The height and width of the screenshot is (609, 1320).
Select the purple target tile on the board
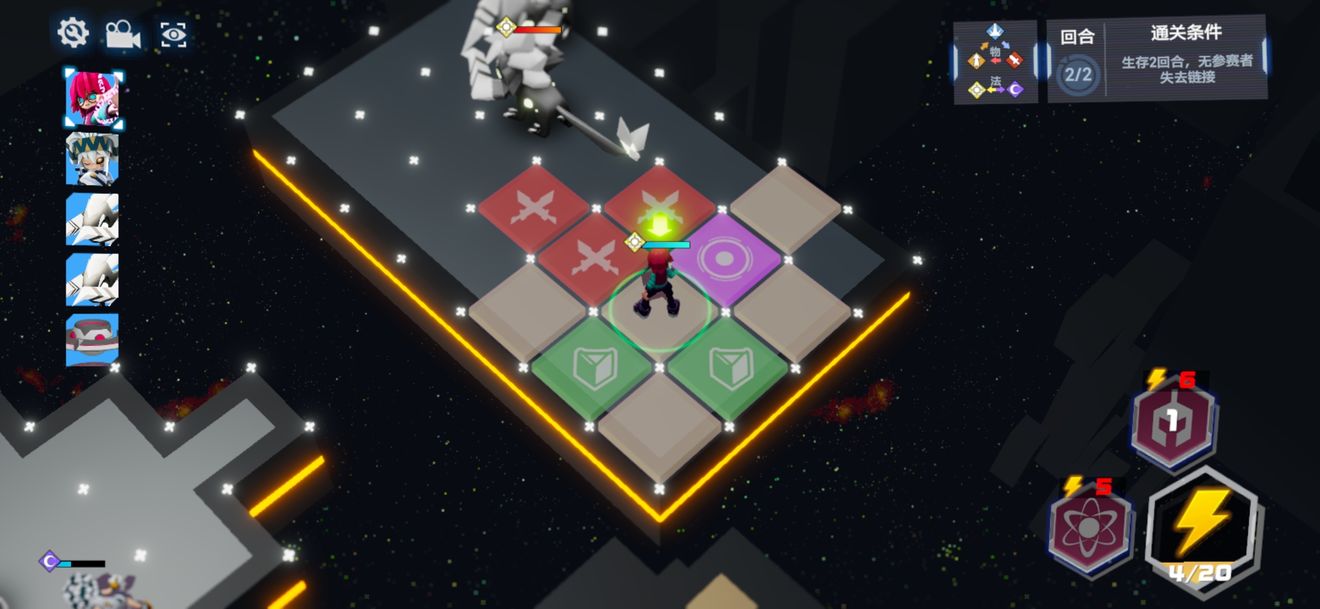pos(718,258)
